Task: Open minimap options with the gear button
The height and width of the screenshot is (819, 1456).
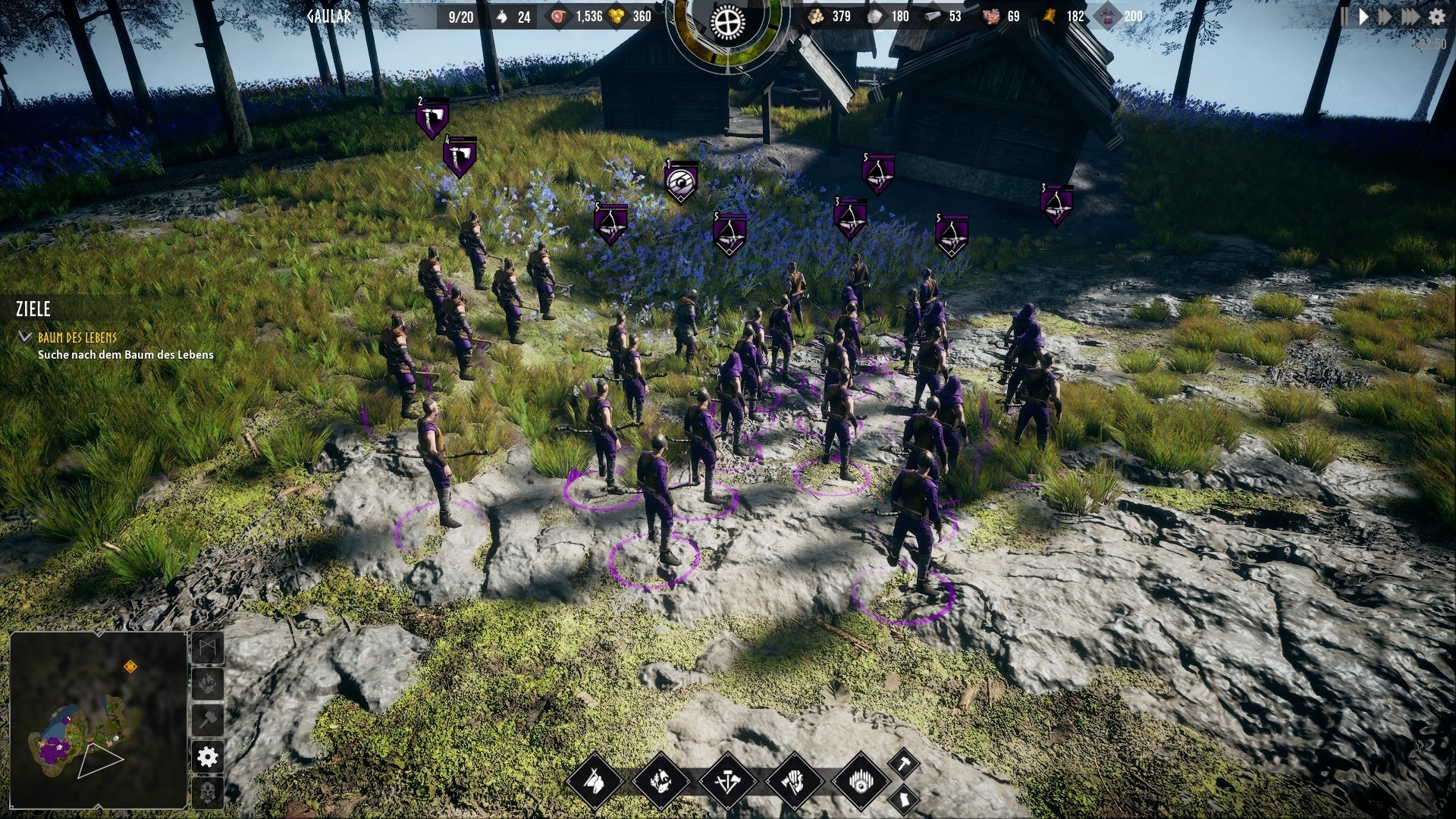Action: [x=208, y=756]
